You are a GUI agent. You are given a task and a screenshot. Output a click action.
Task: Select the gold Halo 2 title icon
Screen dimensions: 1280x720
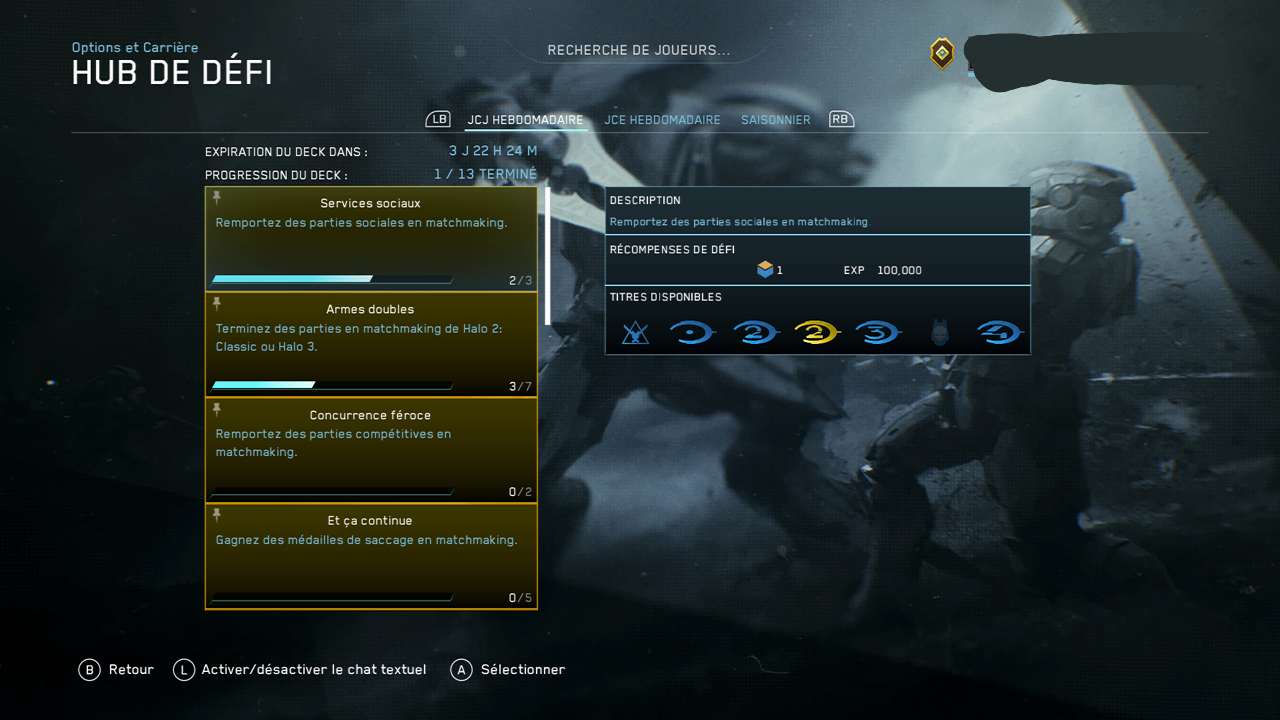point(816,333)
